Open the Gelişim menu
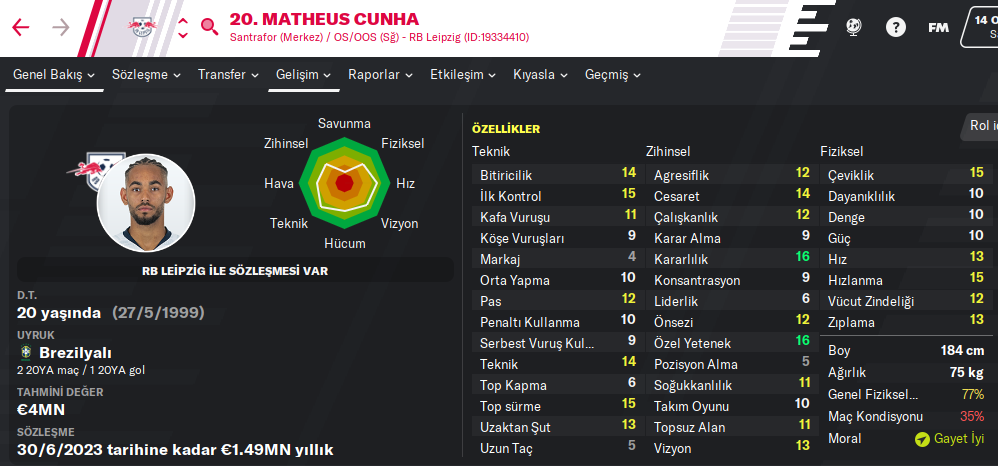Image resolution: width=998 pixels, height=466 pixels. (301, 75)
